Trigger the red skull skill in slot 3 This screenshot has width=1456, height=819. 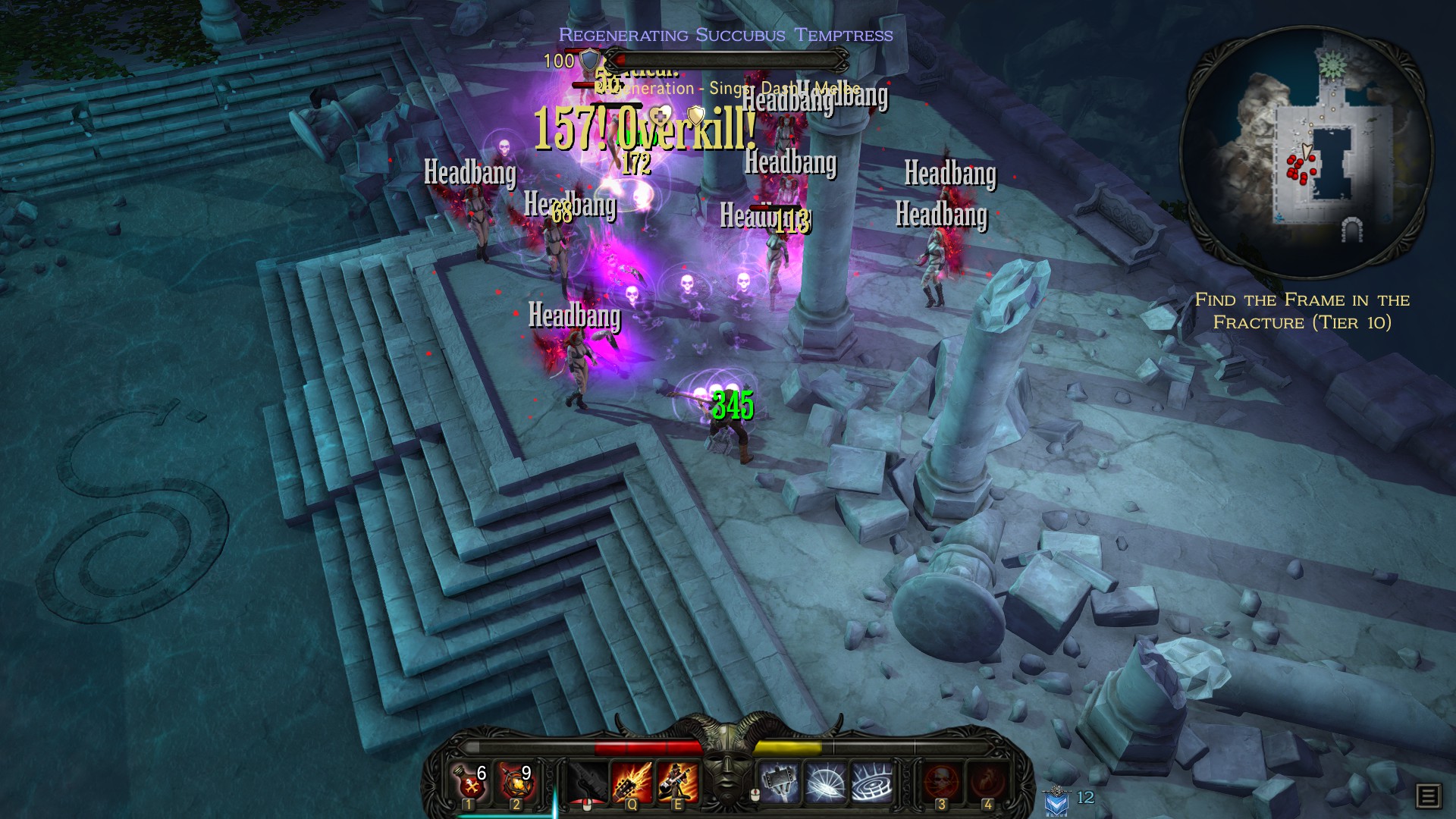point(942,783)
